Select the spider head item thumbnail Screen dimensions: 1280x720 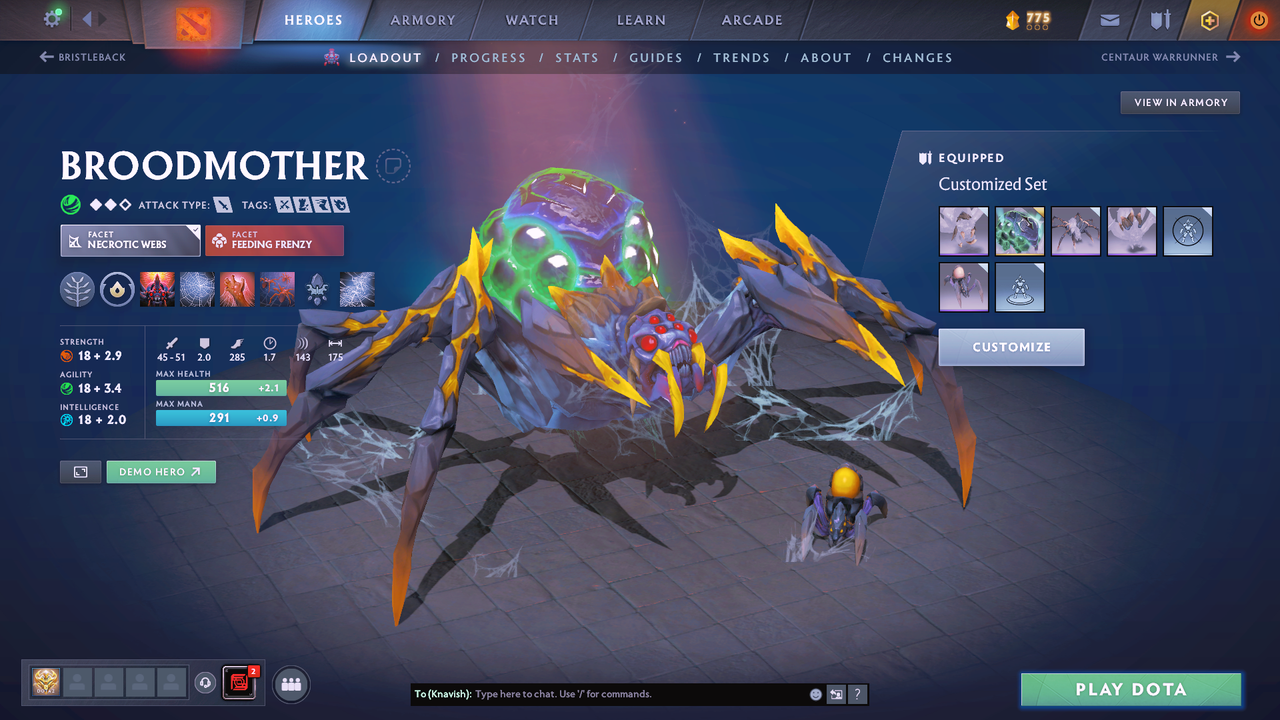[963, 231]
